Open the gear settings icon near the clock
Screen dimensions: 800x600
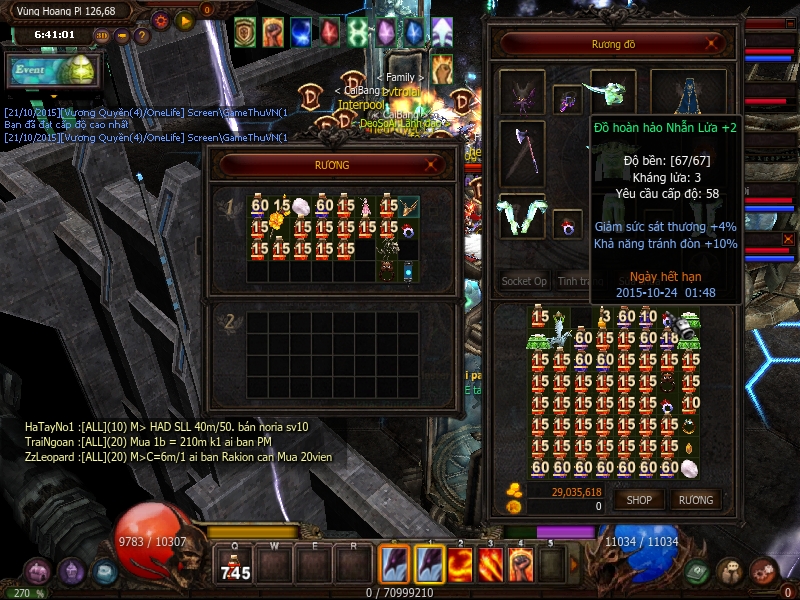[x=161, y=20]
